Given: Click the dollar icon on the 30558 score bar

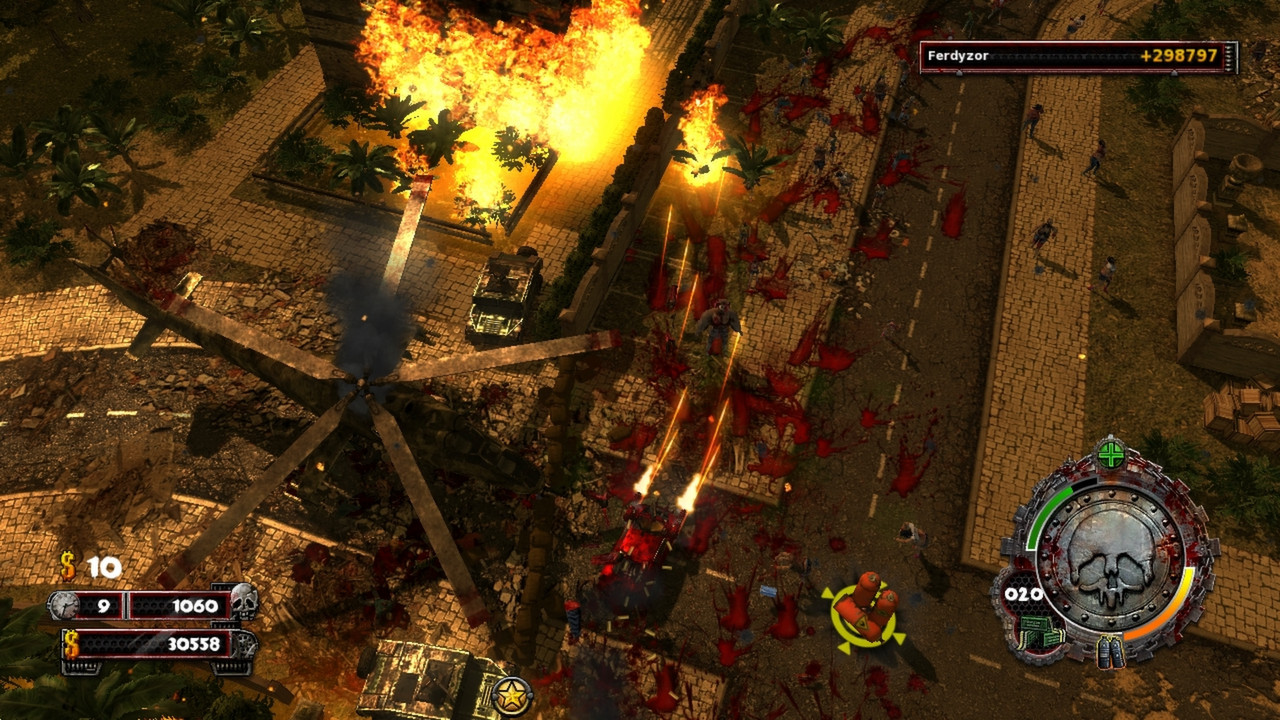Looking at the screenshot, I should pyautogui.click(x=69, y=643).
